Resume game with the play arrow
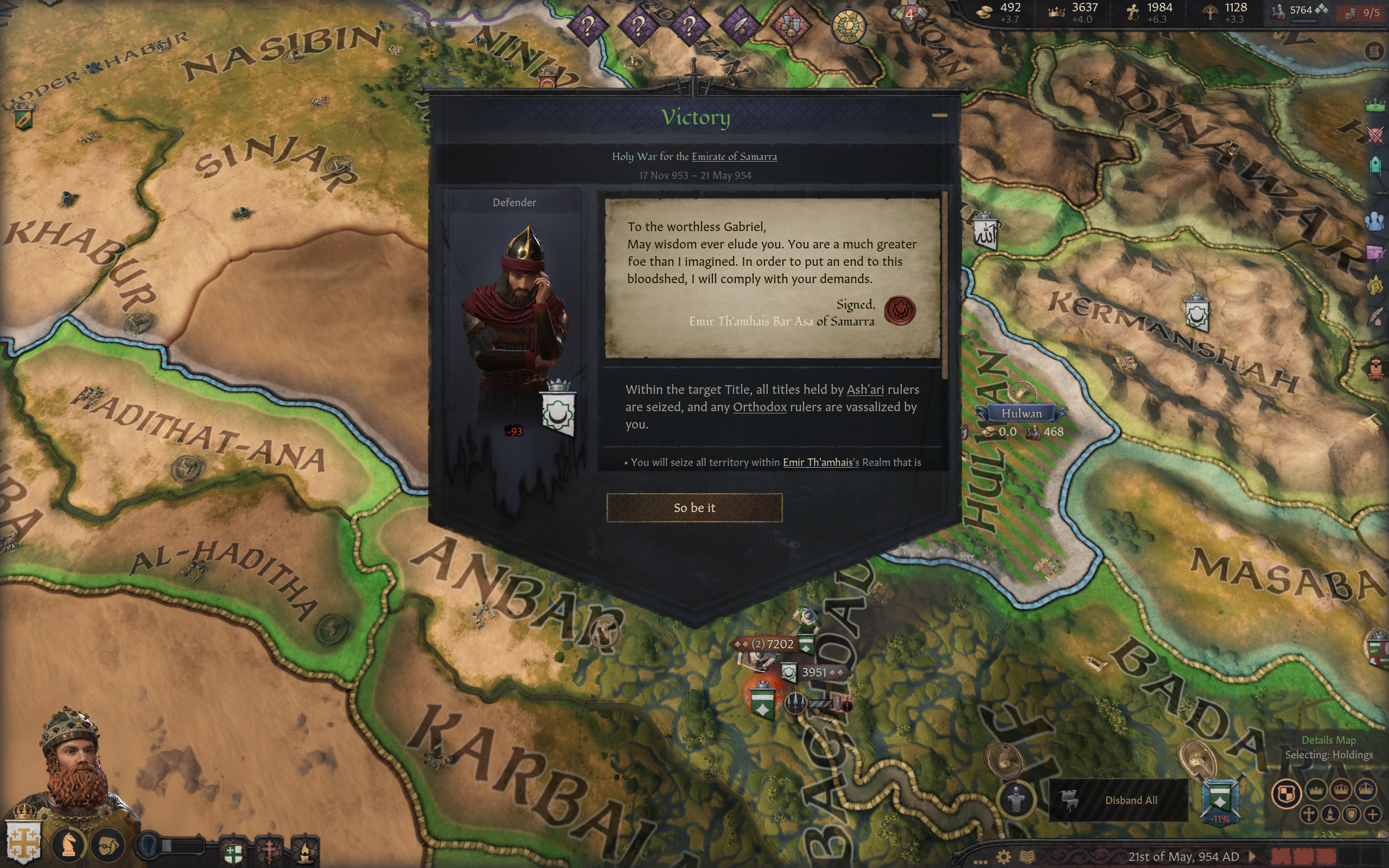 pyautogui.click(x=1252, y=857)
